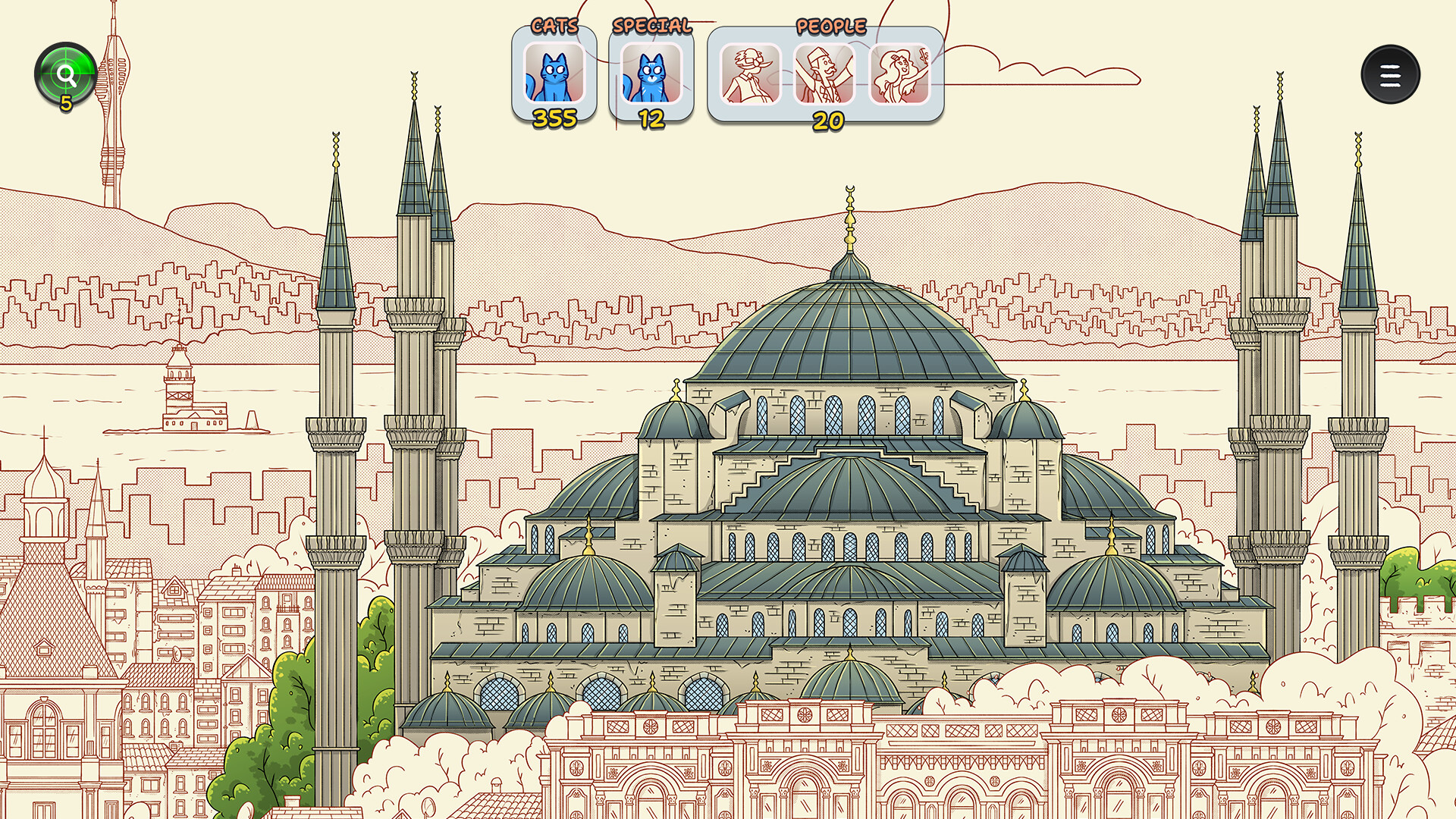This screenshot has width=1456, height=819.
Task: Select the SPECIAL blue cat icon
Action: [651, 74]
